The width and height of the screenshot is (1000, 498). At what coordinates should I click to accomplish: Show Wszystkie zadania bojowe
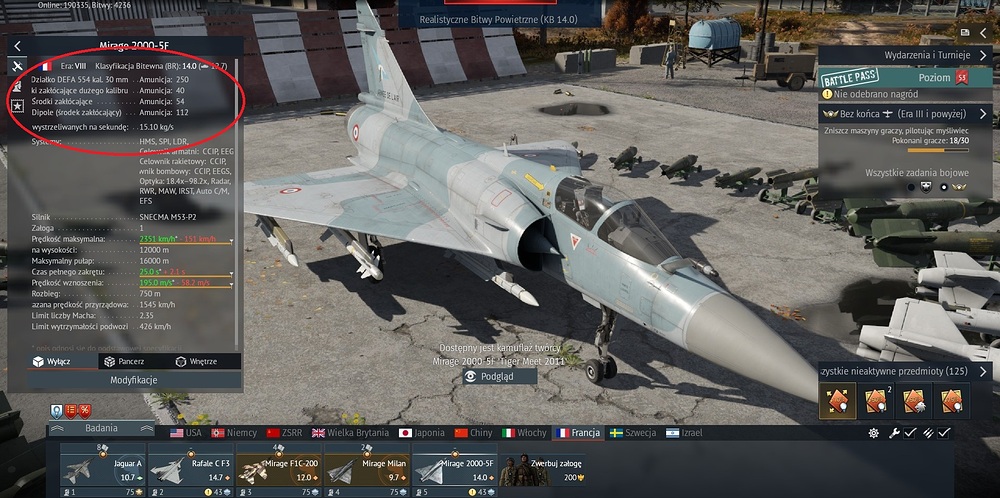click(x=906, y=173)
